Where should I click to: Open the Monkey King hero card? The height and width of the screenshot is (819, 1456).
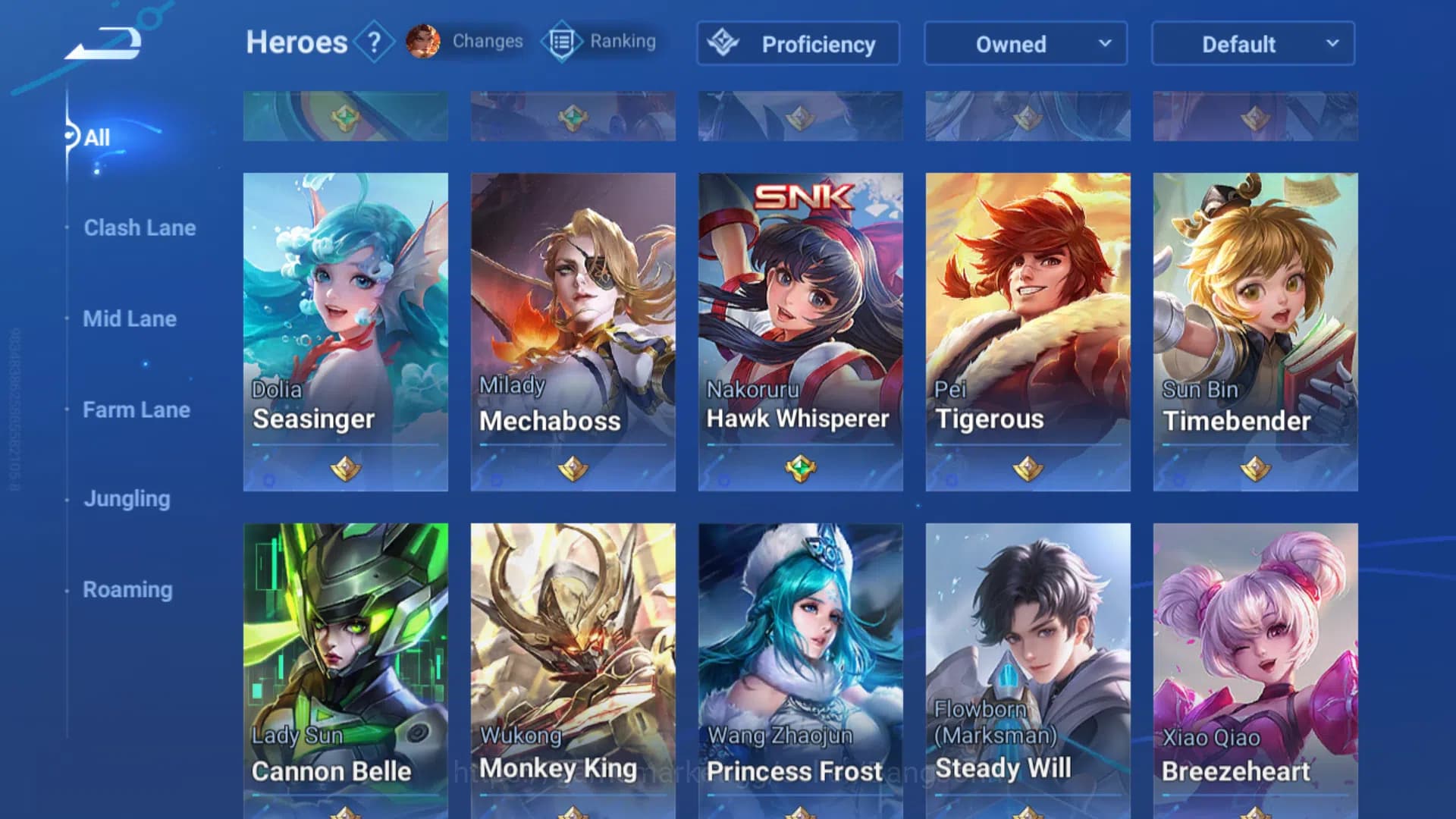[x=573, y=667]
